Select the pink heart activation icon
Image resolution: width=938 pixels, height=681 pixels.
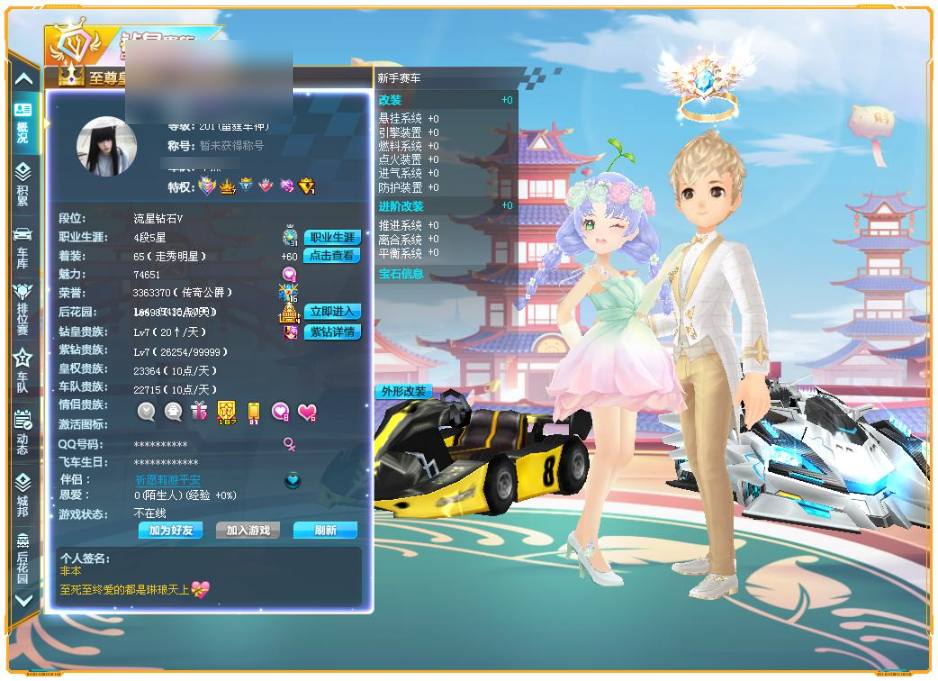coord(307,411)
